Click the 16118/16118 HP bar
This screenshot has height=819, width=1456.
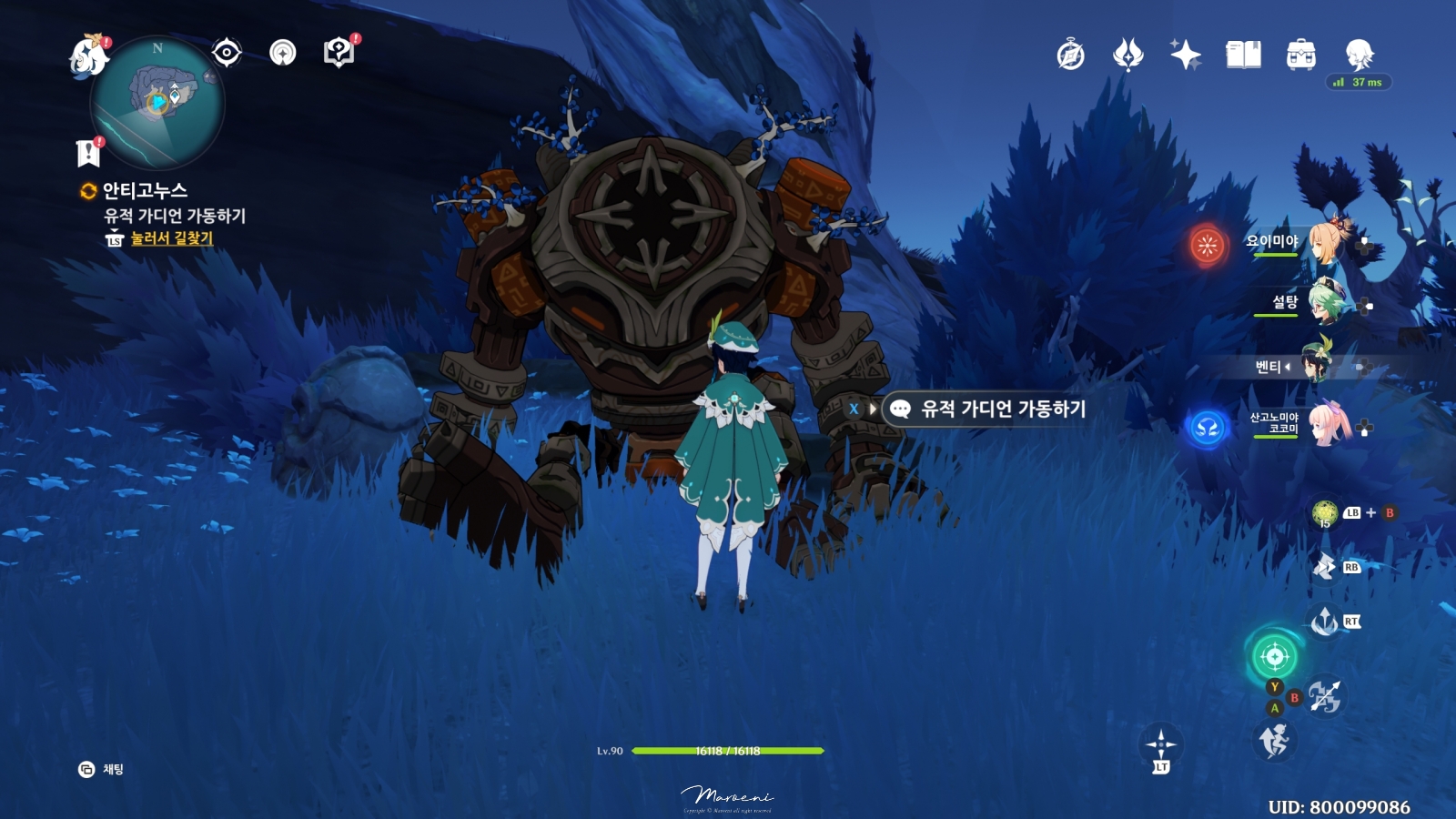point(728,751)
